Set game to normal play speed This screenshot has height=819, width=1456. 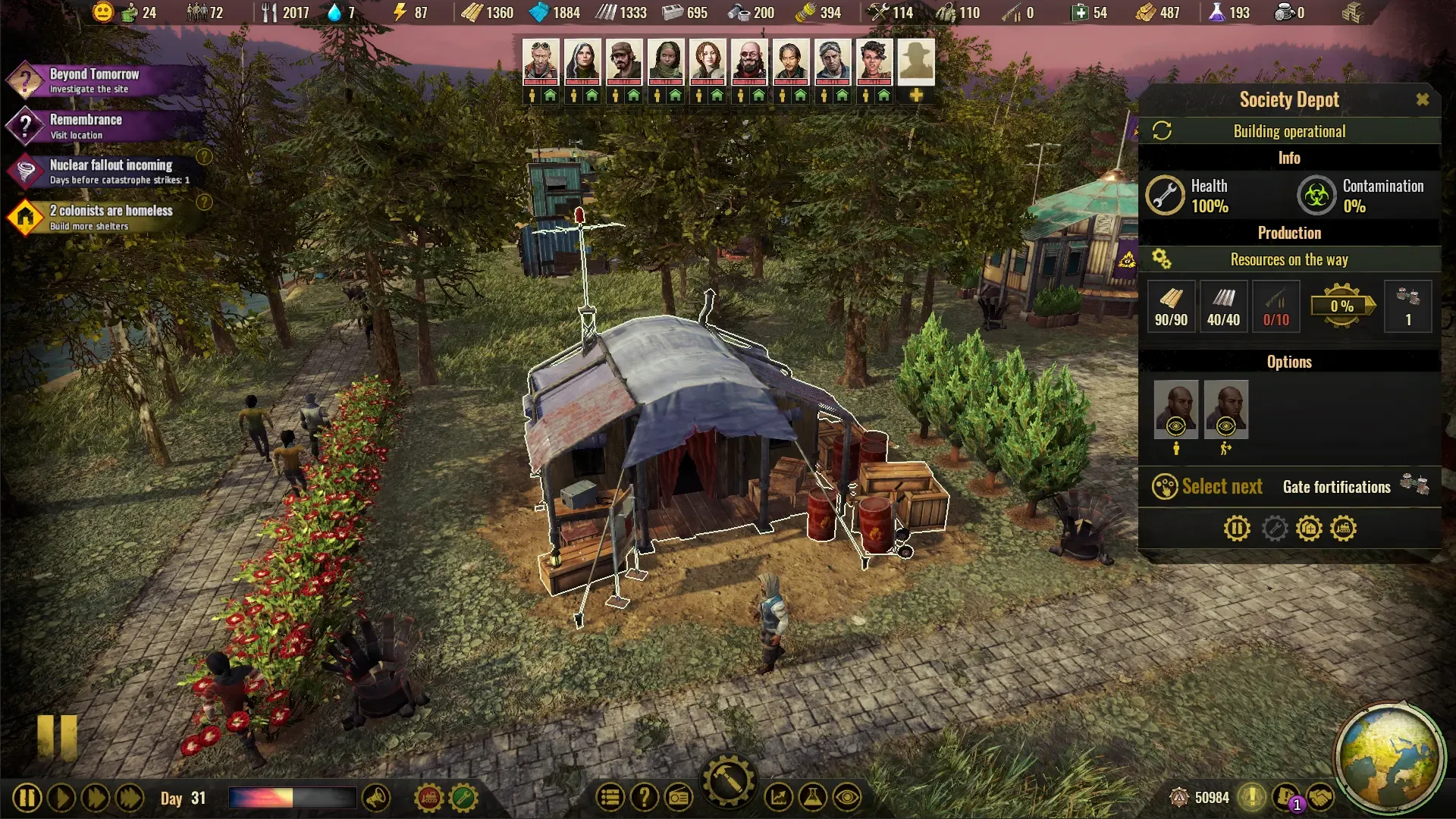(61, 798)
